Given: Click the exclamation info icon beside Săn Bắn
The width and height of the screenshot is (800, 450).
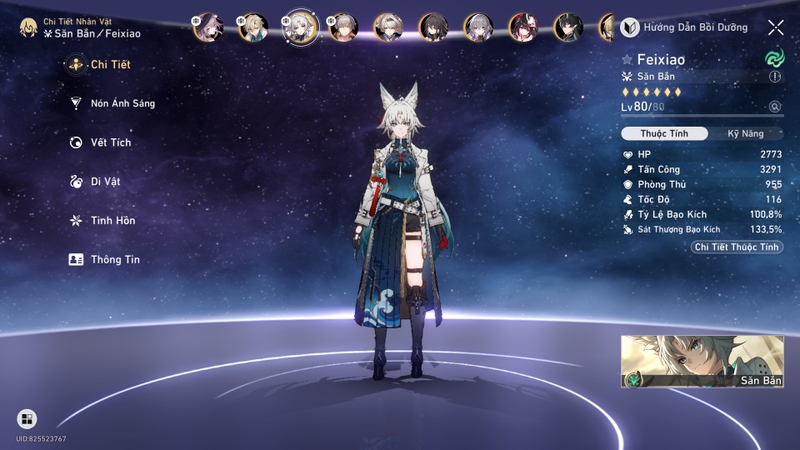Looking at the screenshot, I should [x=775, y=77].
